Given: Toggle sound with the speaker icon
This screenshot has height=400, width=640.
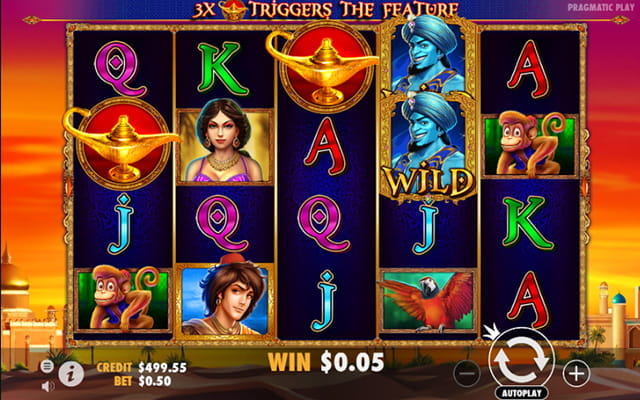Looking at the screenshot, I should tap(47, 385).
